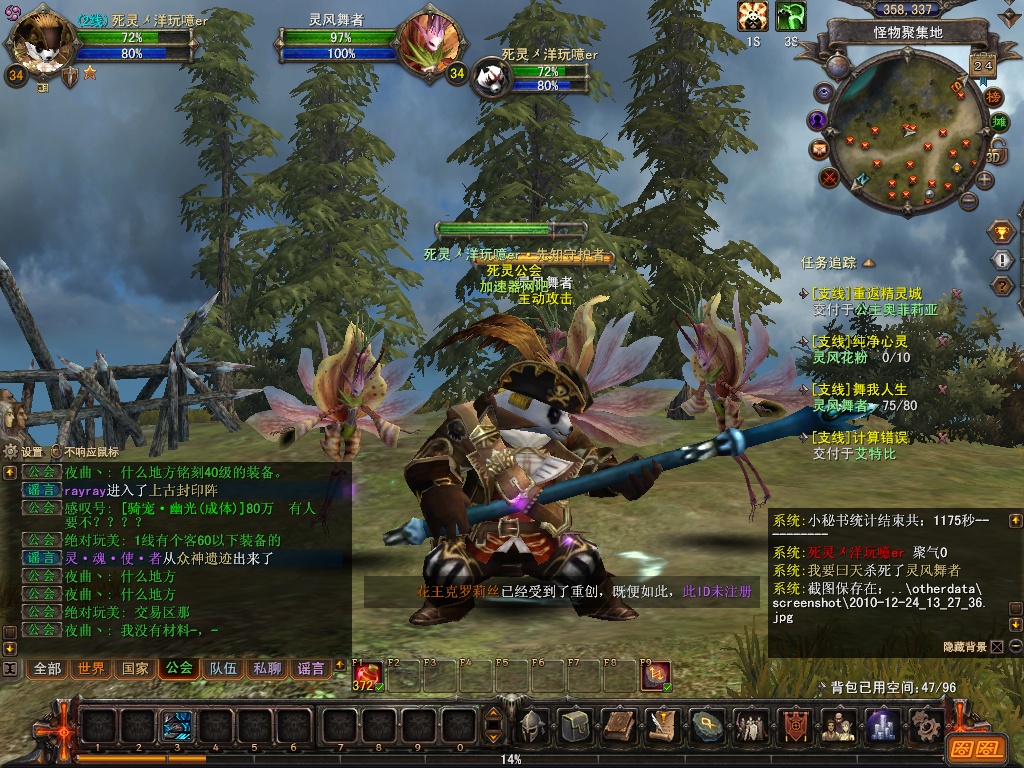Viewport: 1024px width, 768px height.
Task: Zoom in the minimap with plus button
Action: coord(984,180)
